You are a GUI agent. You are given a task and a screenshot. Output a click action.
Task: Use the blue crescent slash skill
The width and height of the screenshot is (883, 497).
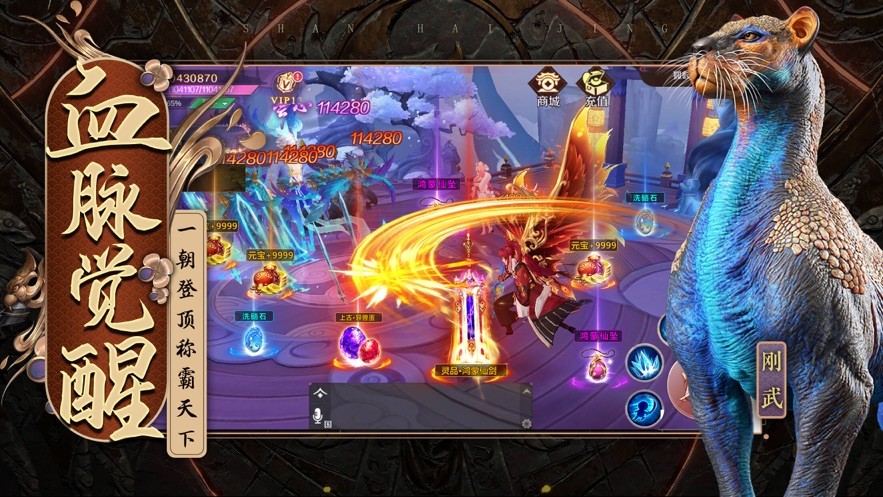pos(643,407)
